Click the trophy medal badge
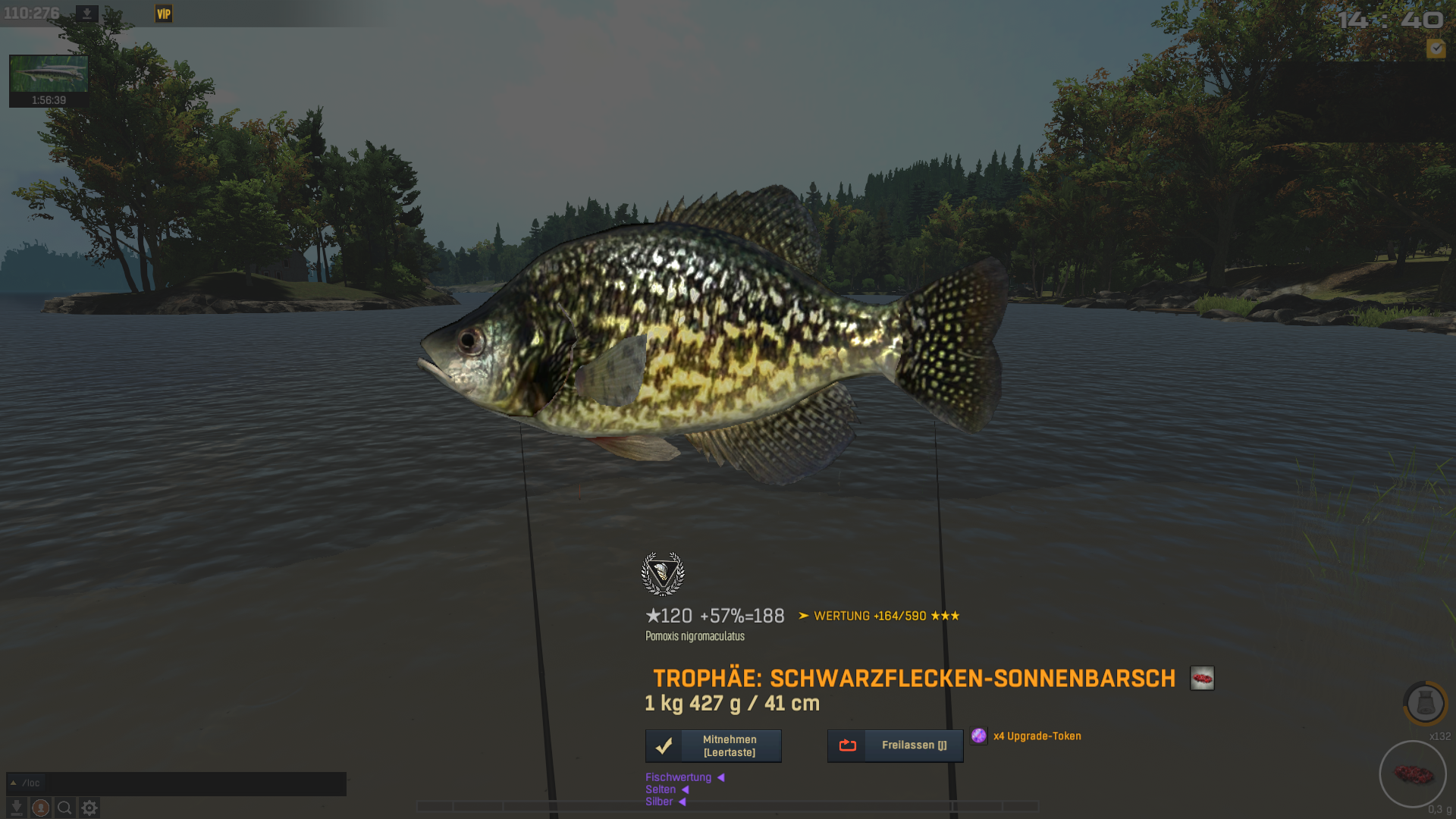1456x819 pixels. point(663,574)
